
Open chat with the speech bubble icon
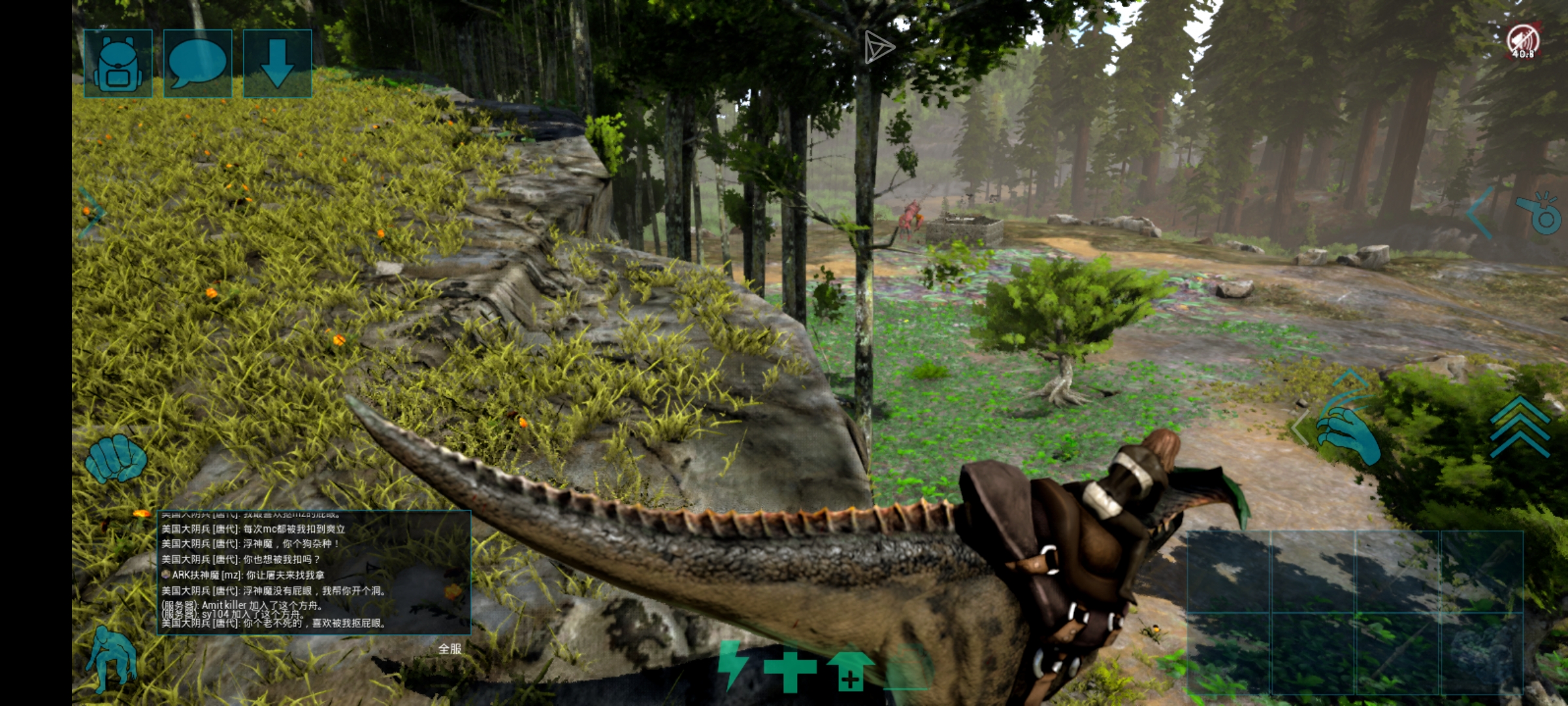(197, 63)
